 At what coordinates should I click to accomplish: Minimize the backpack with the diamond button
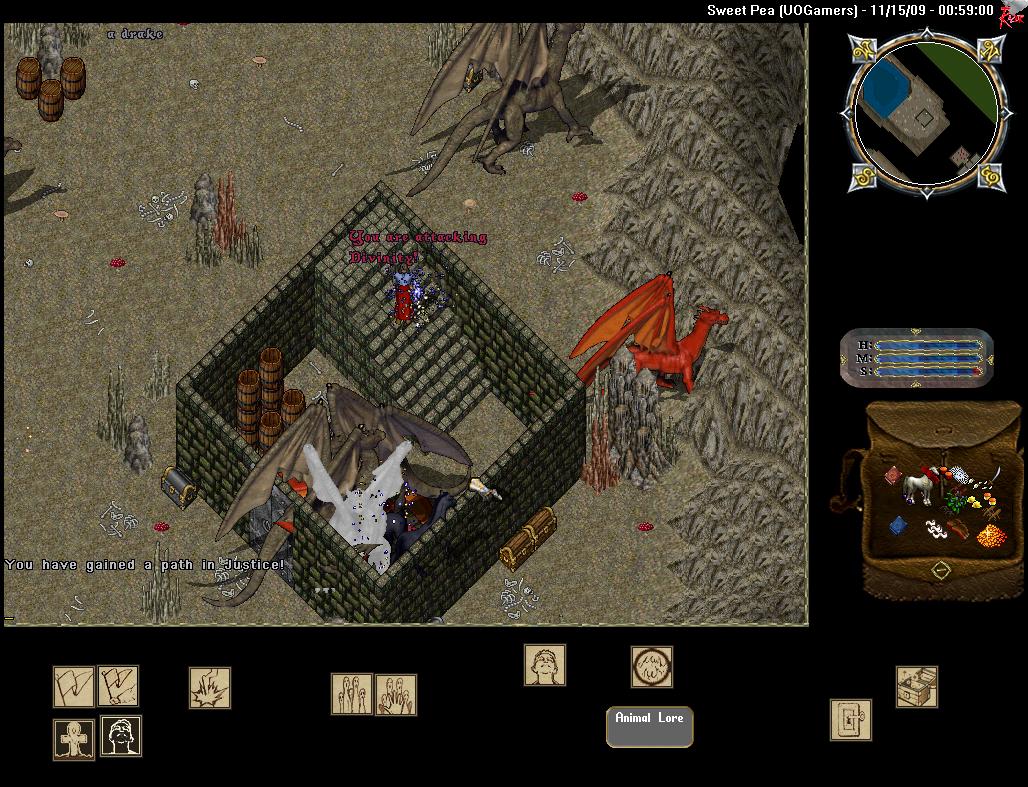(x=940, y=570)
